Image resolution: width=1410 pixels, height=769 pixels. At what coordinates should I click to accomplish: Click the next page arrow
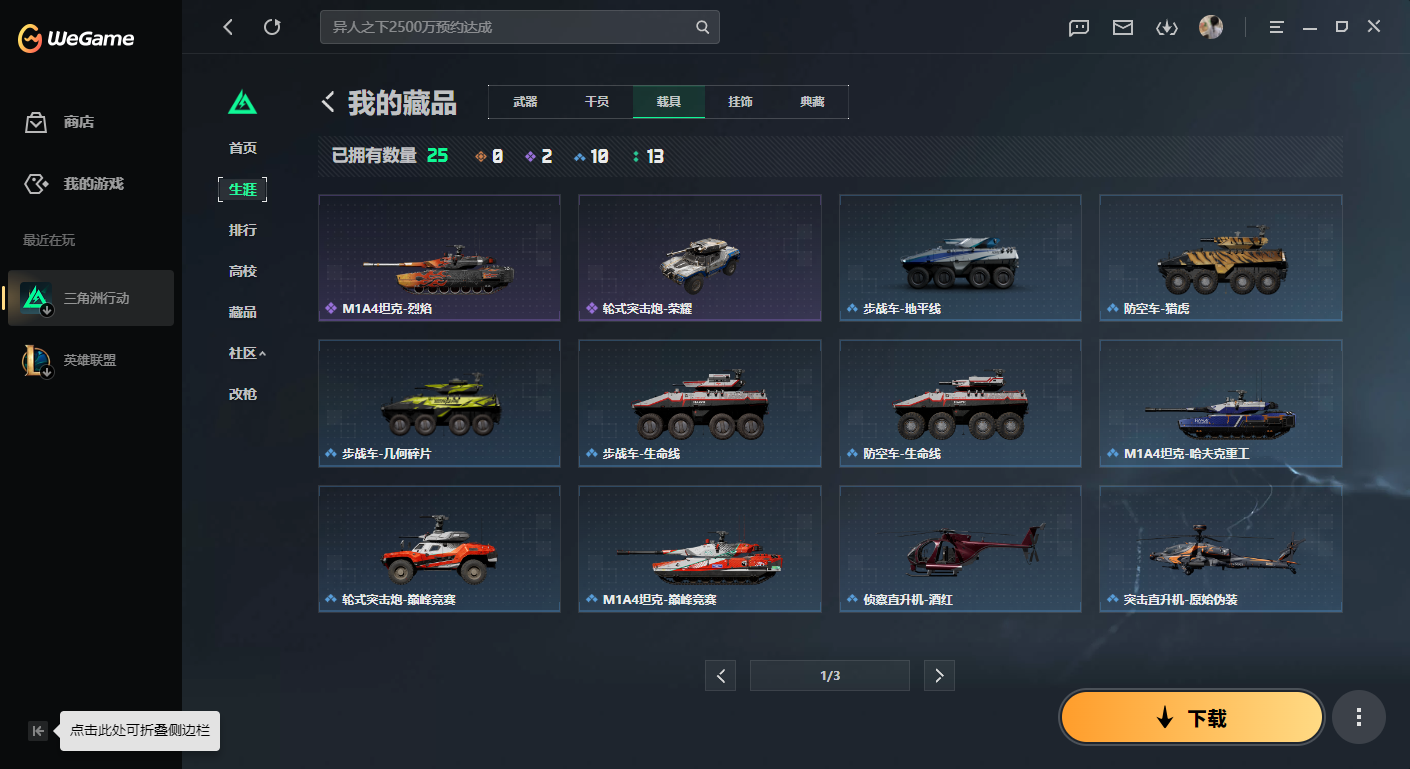pos(938,675)
